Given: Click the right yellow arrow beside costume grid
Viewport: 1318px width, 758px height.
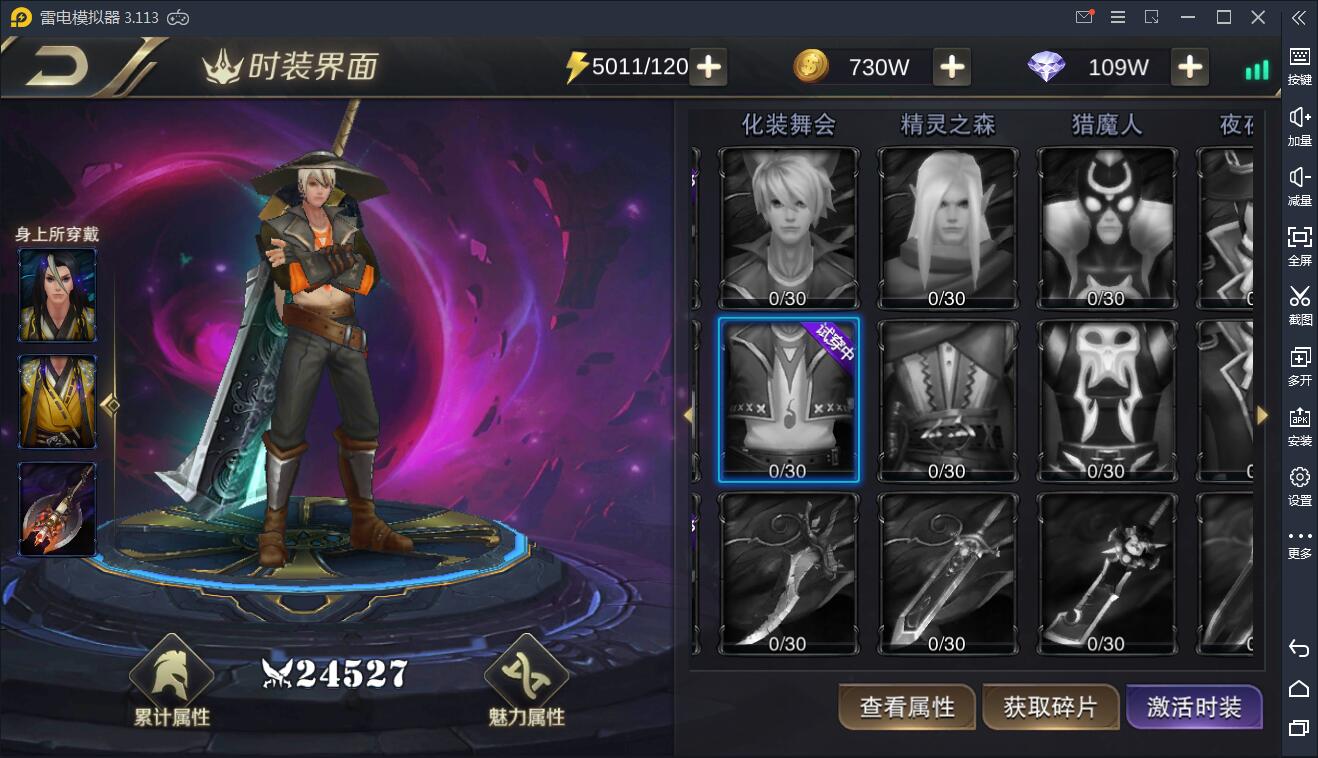Looking at the screenshot, I should pos(1263,415).
